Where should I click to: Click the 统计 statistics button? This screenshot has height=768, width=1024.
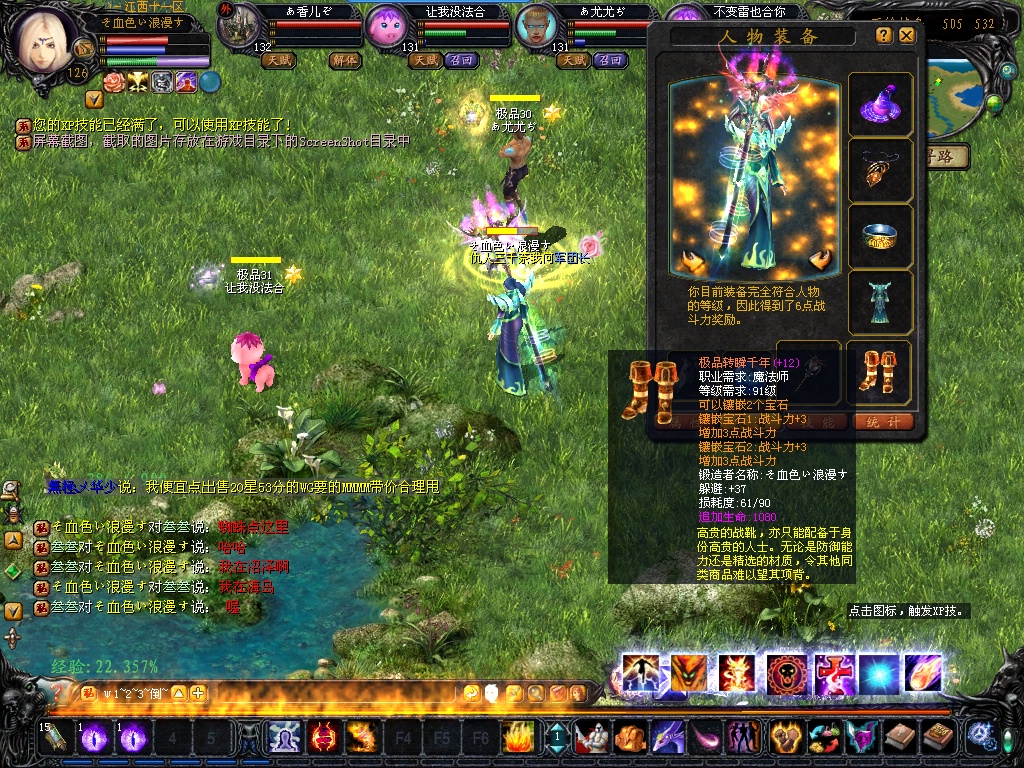tap(882, 422)
